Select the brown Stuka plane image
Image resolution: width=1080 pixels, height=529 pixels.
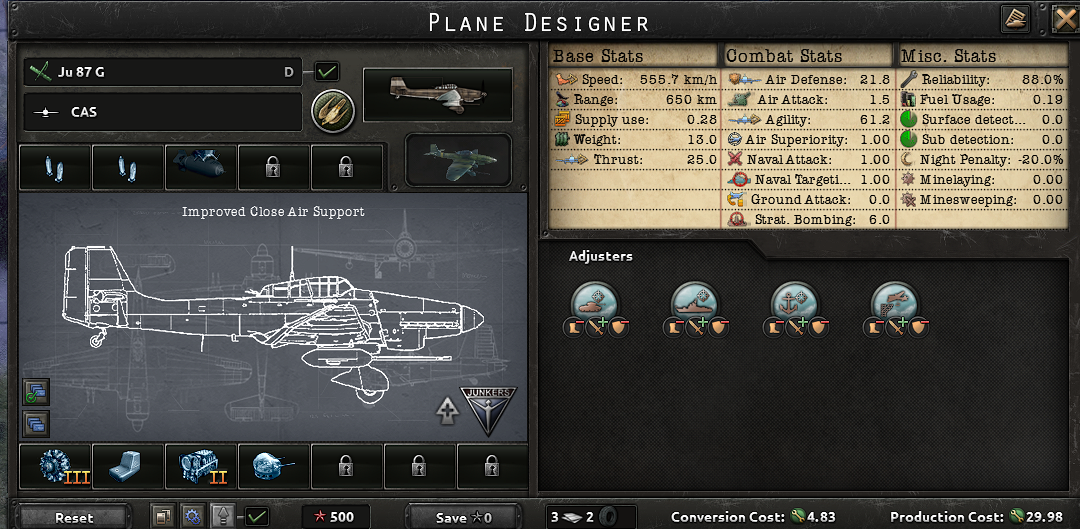tap(437, 94)
